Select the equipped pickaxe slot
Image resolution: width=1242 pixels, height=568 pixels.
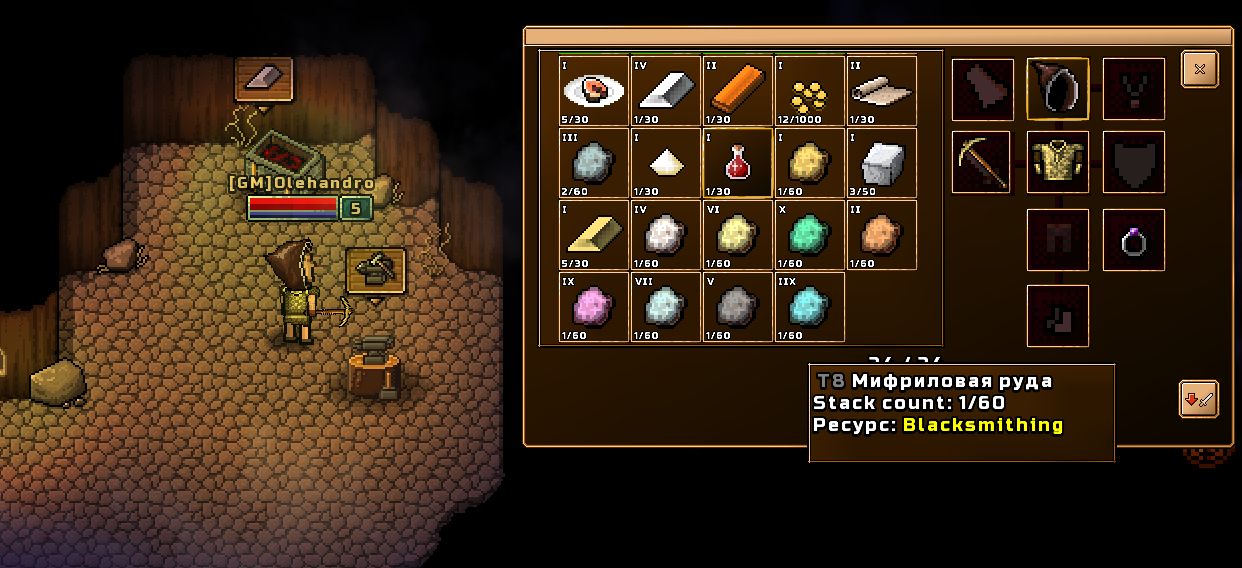click(982, 162)
